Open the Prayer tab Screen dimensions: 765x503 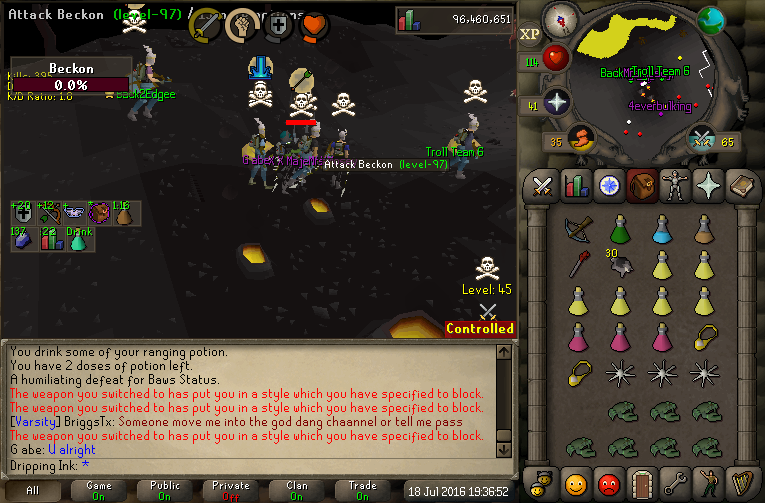(708, 186)
